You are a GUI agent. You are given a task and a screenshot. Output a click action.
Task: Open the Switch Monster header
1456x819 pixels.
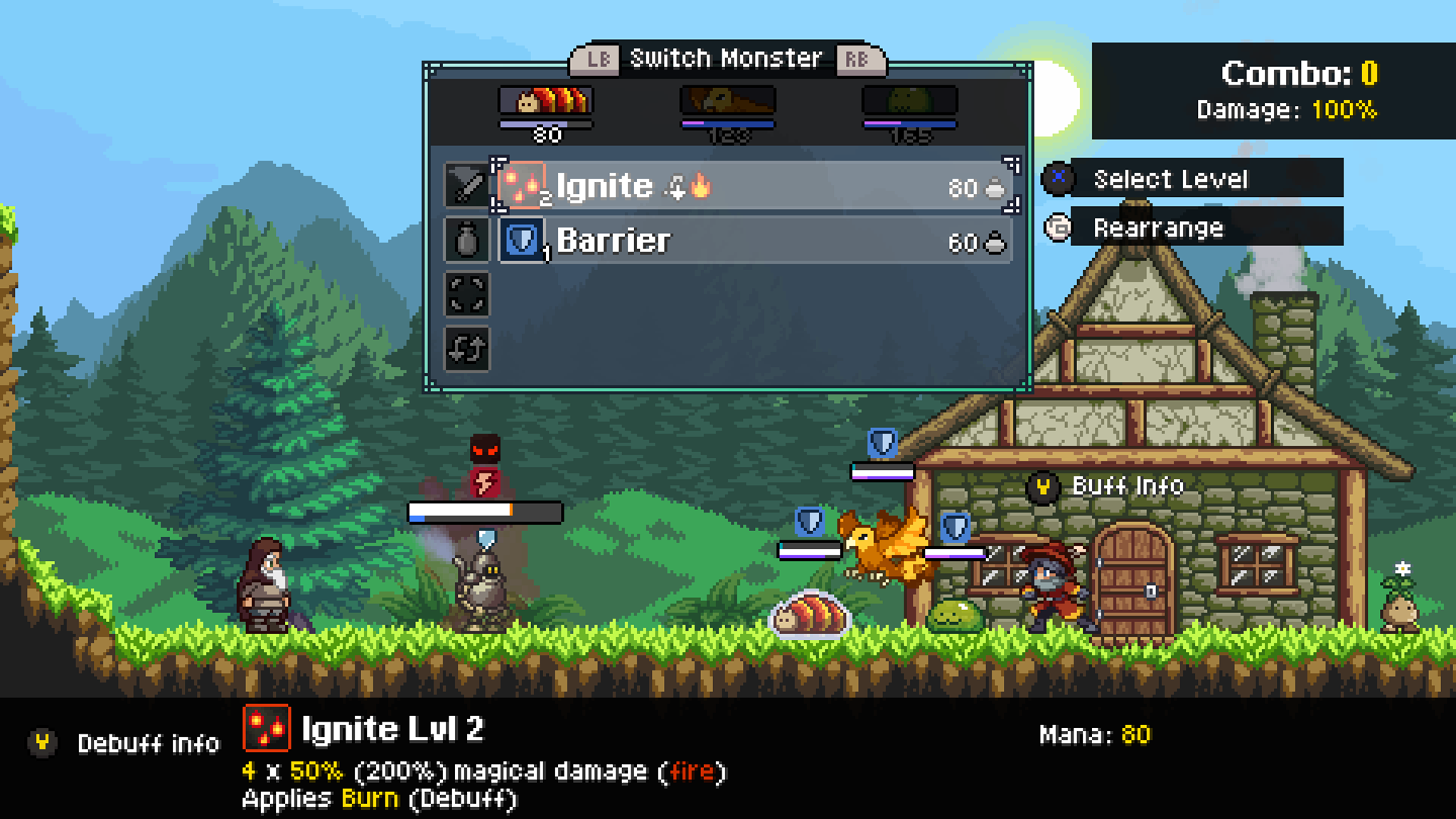[727, 58]
